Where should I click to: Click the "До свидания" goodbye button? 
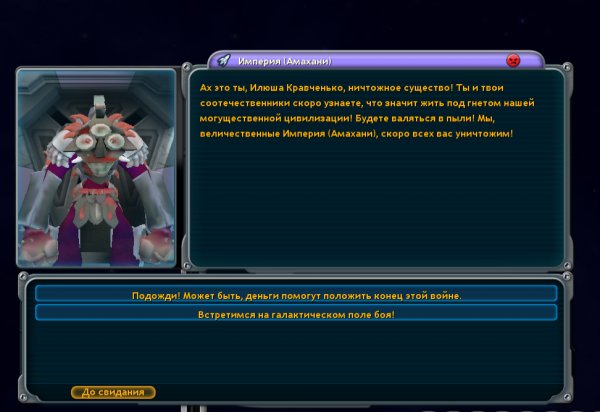click(113, 392)
